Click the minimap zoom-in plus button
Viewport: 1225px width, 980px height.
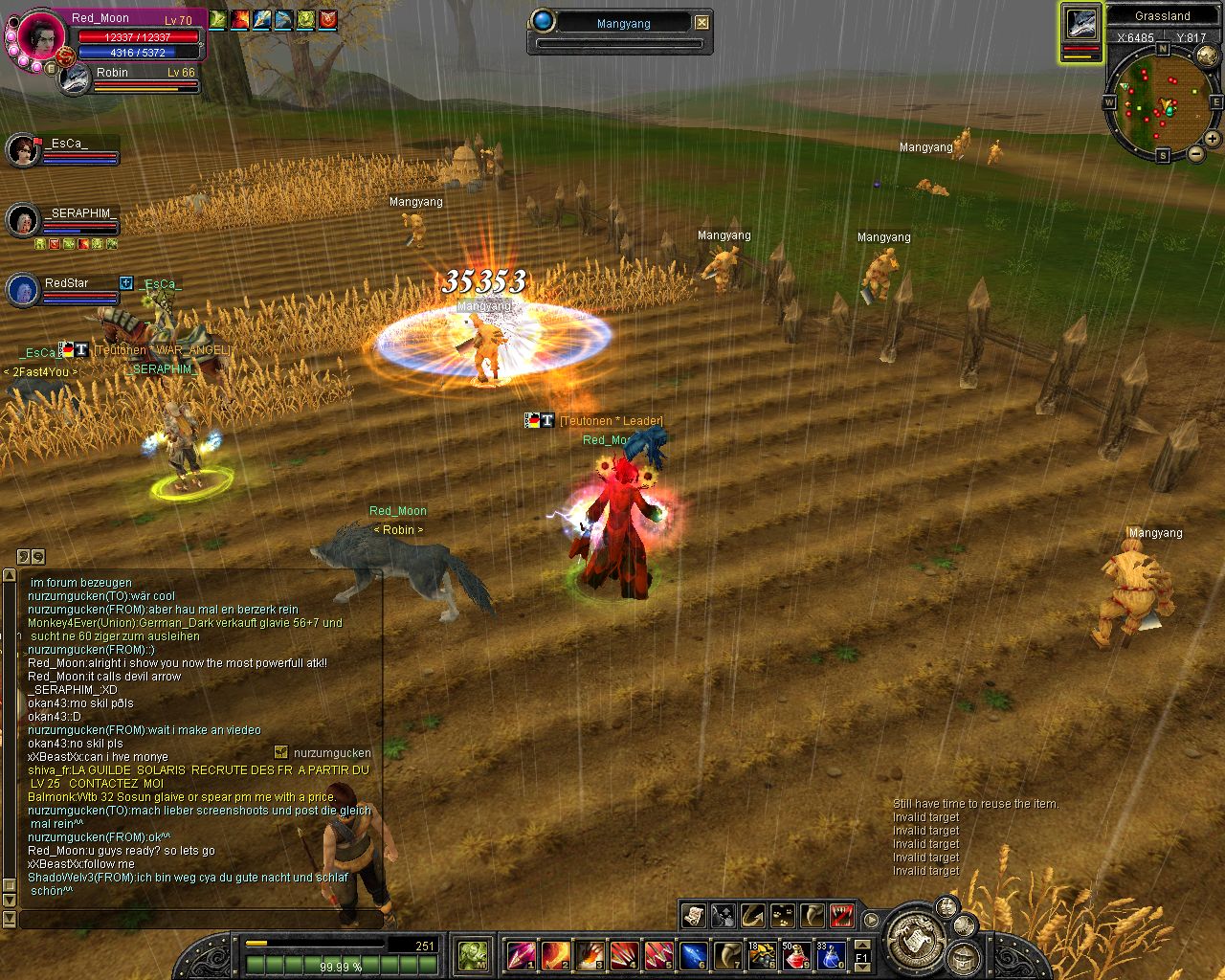click(1212, 139)
